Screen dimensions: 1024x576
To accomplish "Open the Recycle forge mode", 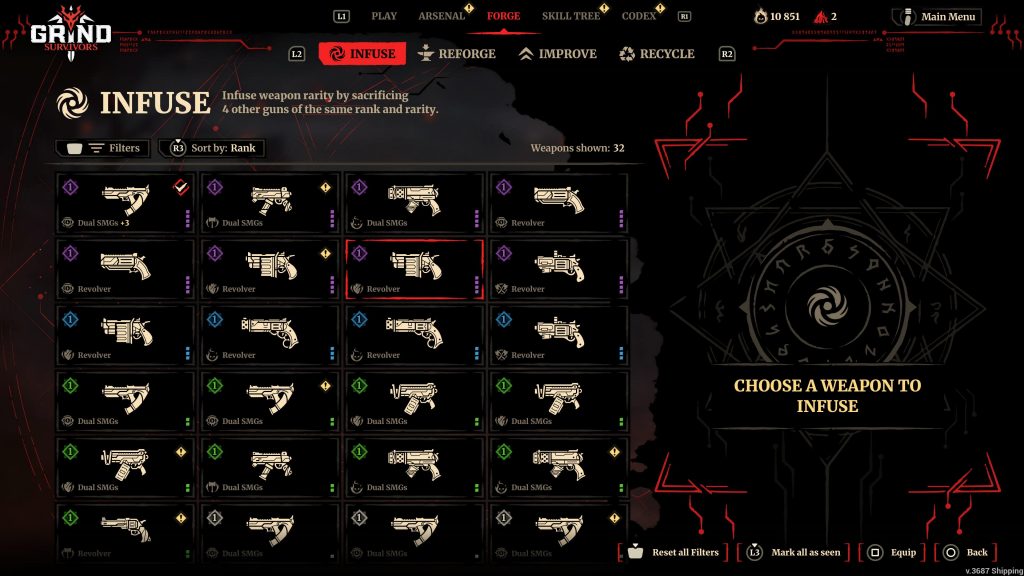I will tap(657, 54).
